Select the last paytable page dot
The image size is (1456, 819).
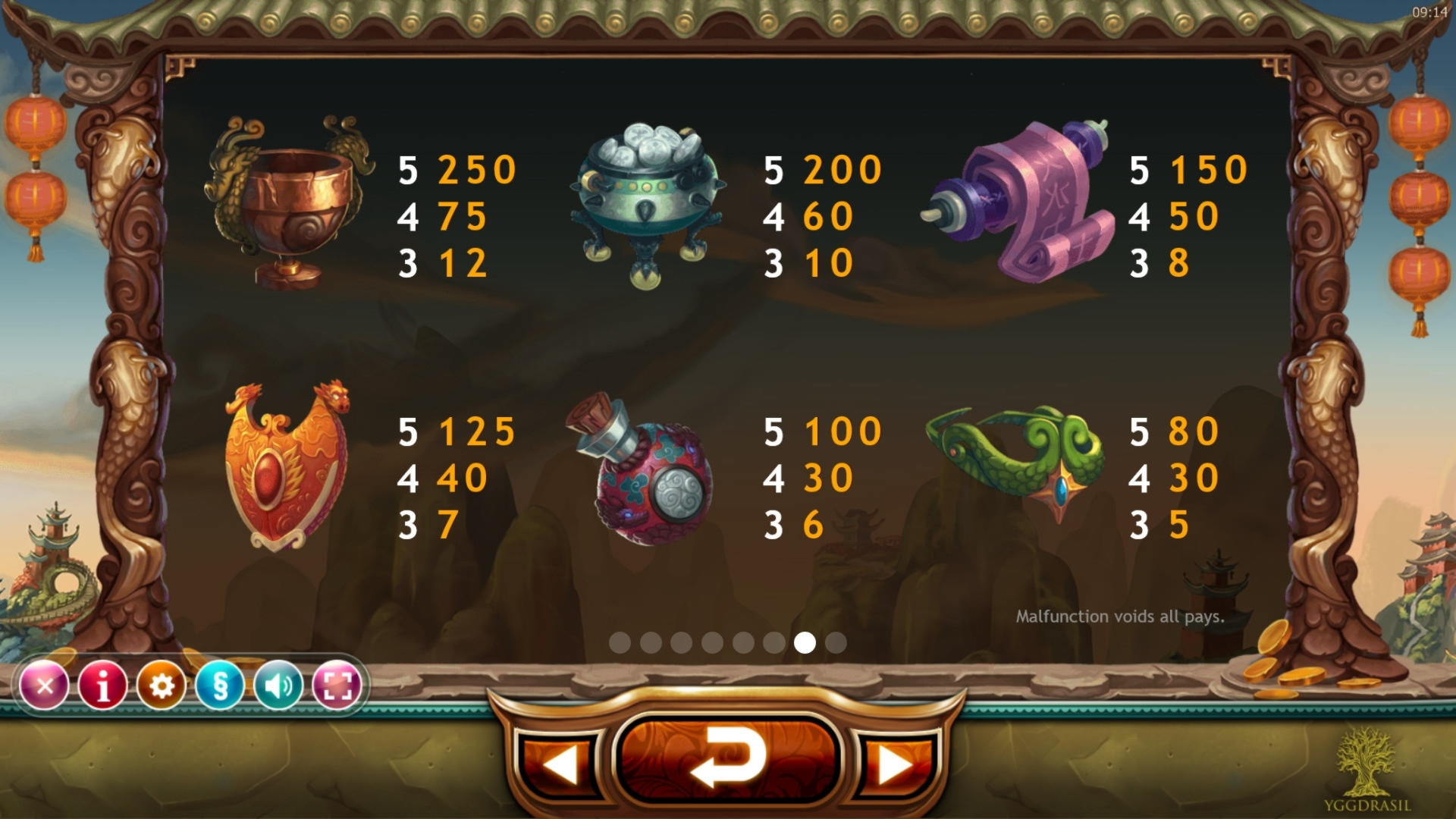pos(836,643)
